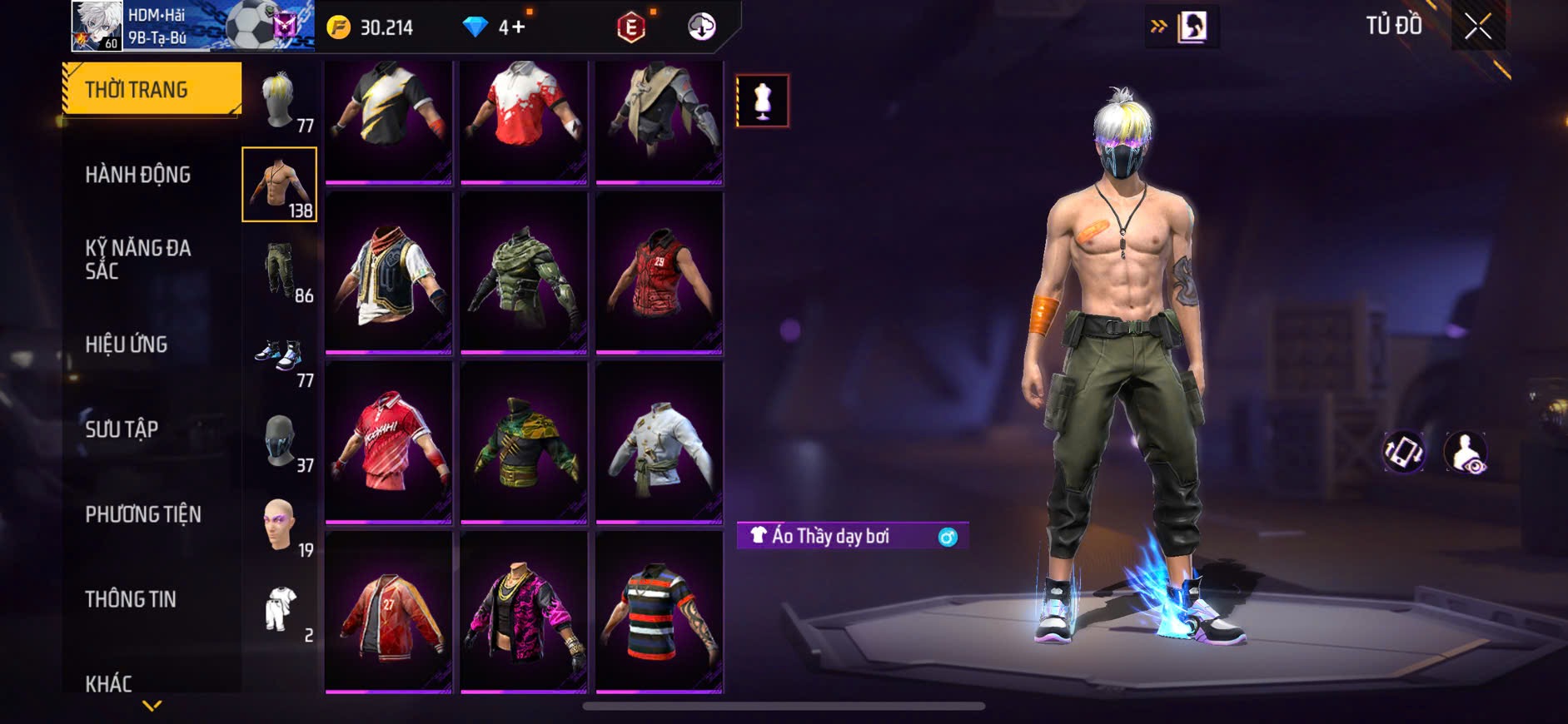Viewport: 1568px width, 724px height.
Task: Open the Hành Động menu section
Action: point(138,175)
